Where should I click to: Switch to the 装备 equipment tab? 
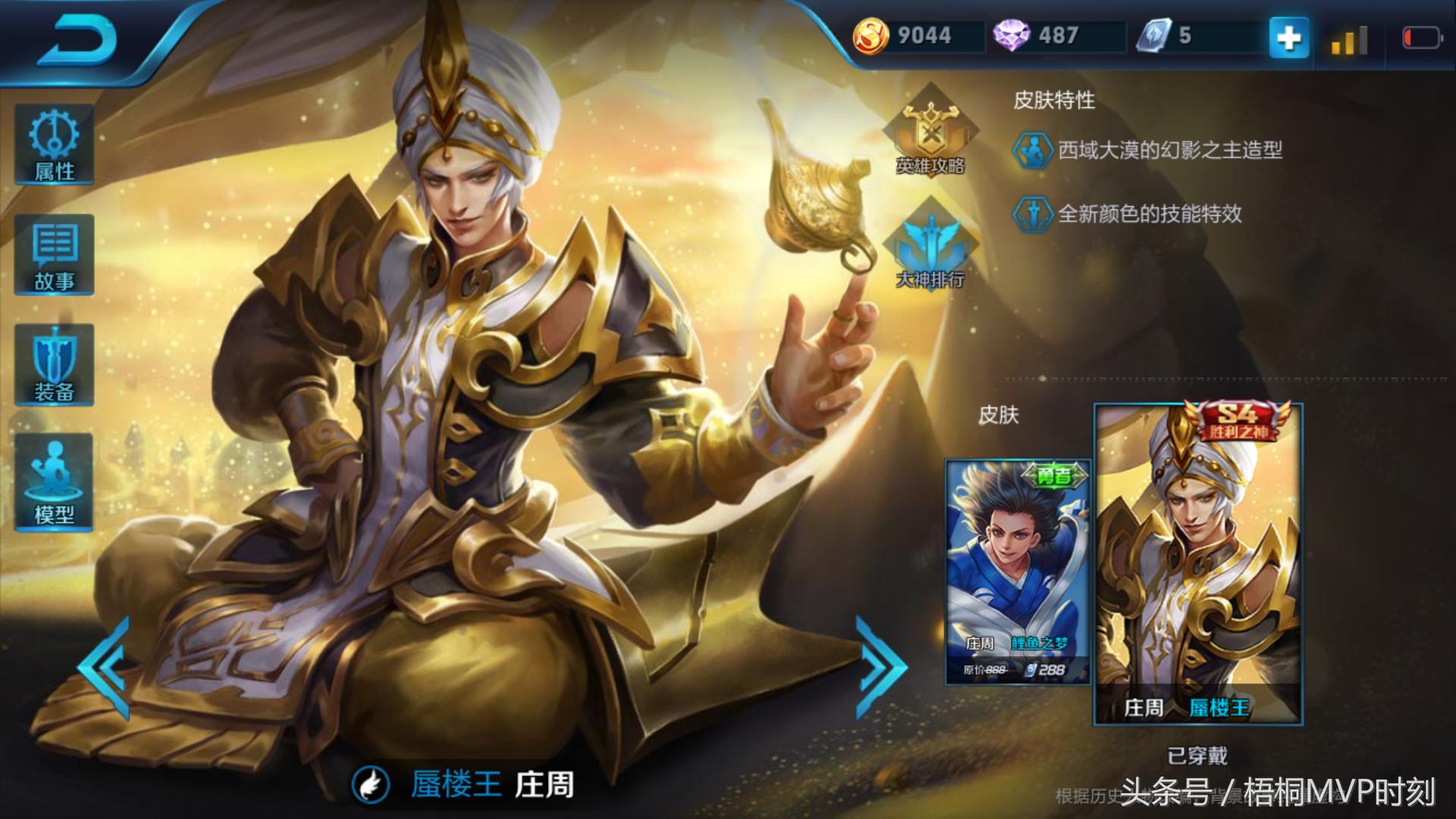coord(54,366)
